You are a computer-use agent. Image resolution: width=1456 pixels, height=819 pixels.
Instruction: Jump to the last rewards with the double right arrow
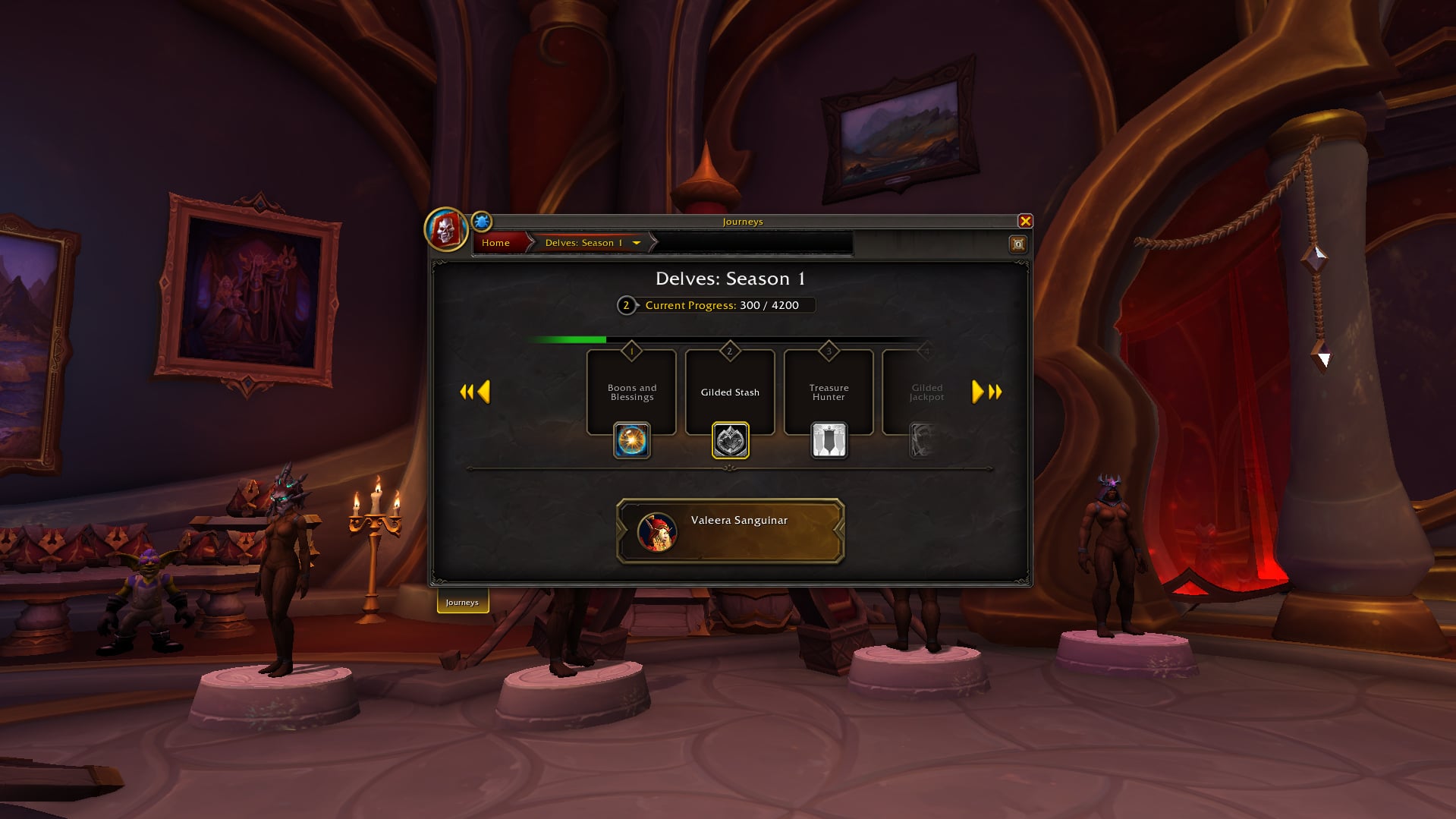coord(995,392)
